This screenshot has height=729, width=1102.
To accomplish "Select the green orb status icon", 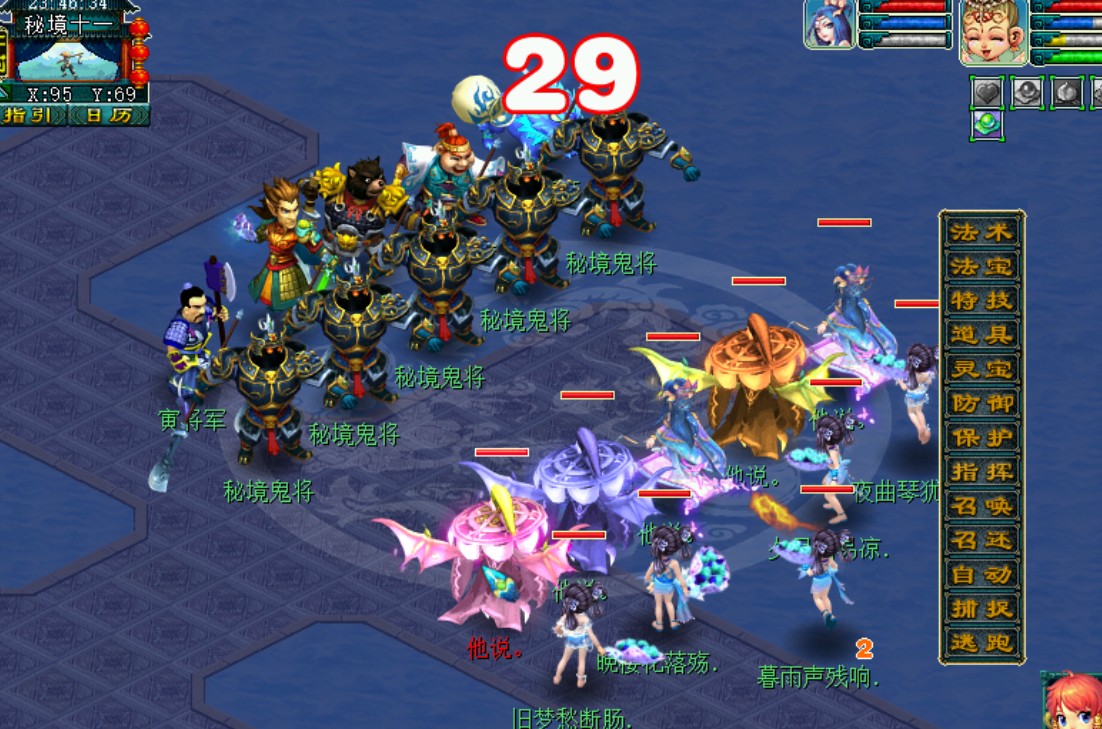I will point(987,125).
